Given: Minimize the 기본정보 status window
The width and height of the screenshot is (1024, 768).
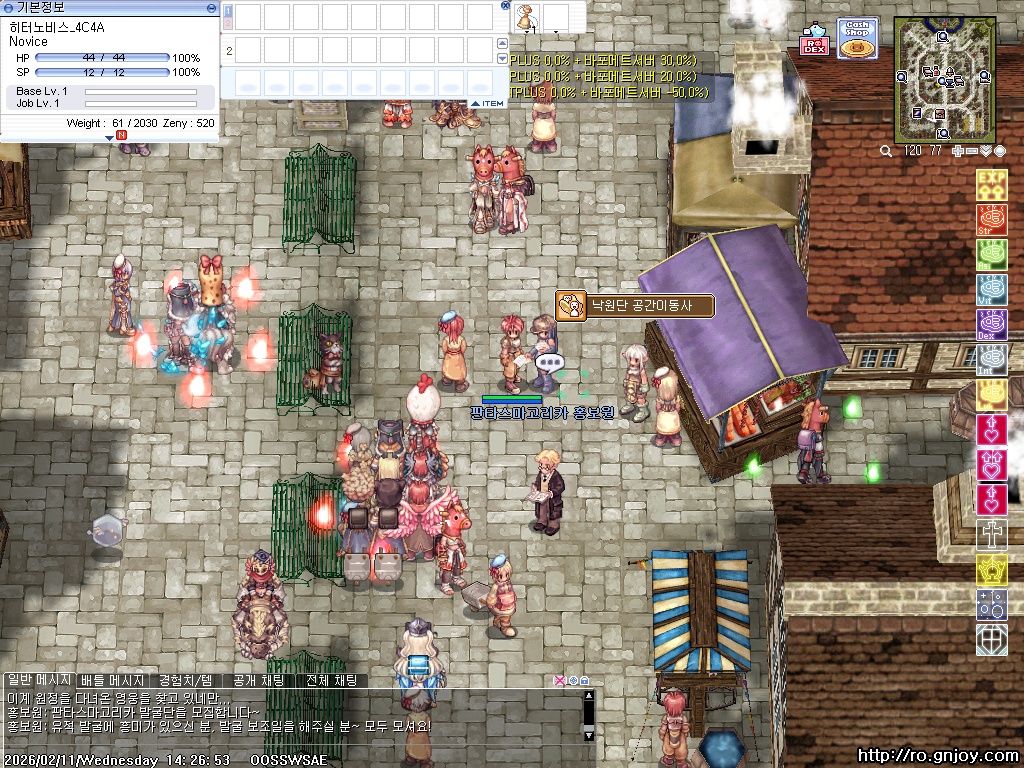Looking at the screenshot, I should point(211,7).
